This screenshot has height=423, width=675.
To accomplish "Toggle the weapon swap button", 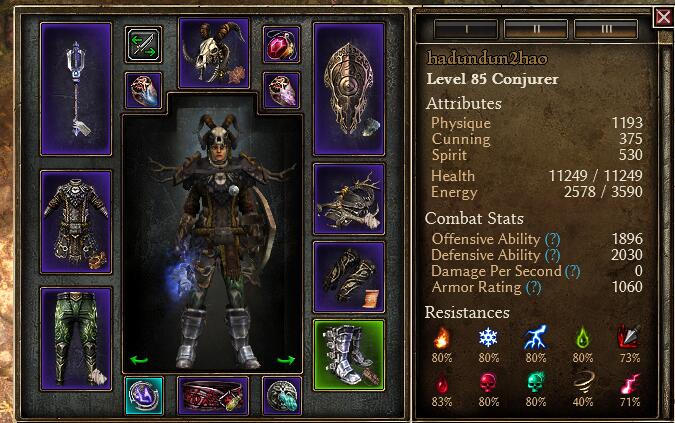I will tap(144, 44).
